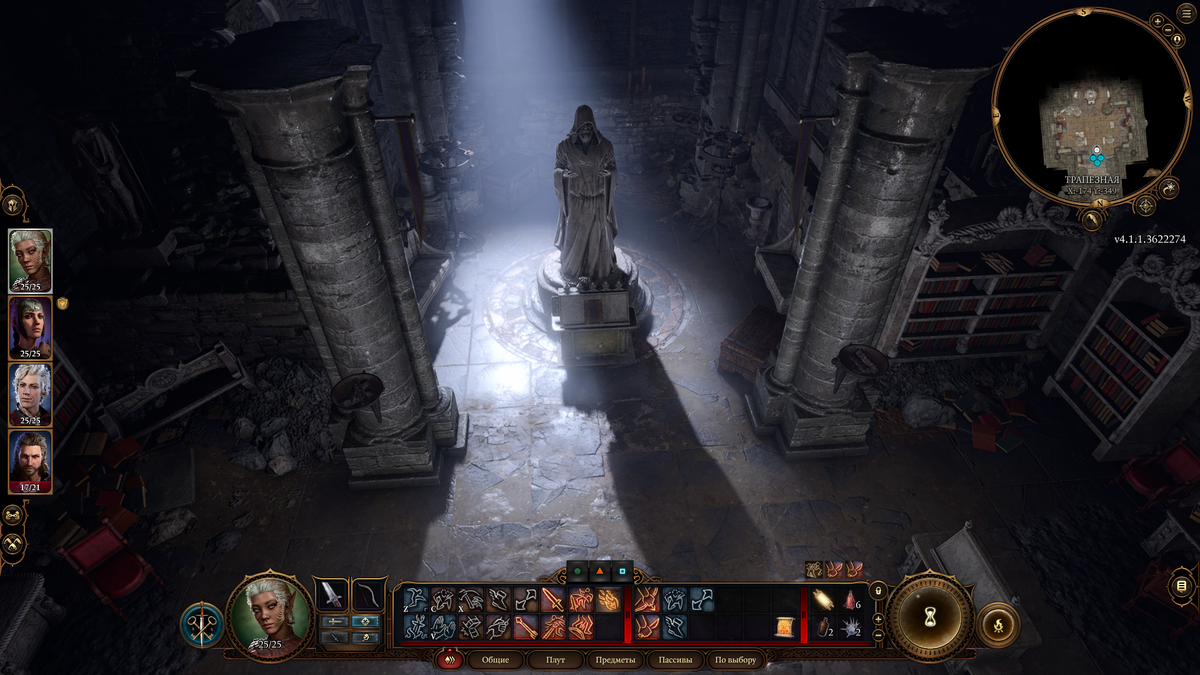Select Astarion's party portrait
Image resolution: width=1200 pixels, height=675 pixels.
click(30, 395)
